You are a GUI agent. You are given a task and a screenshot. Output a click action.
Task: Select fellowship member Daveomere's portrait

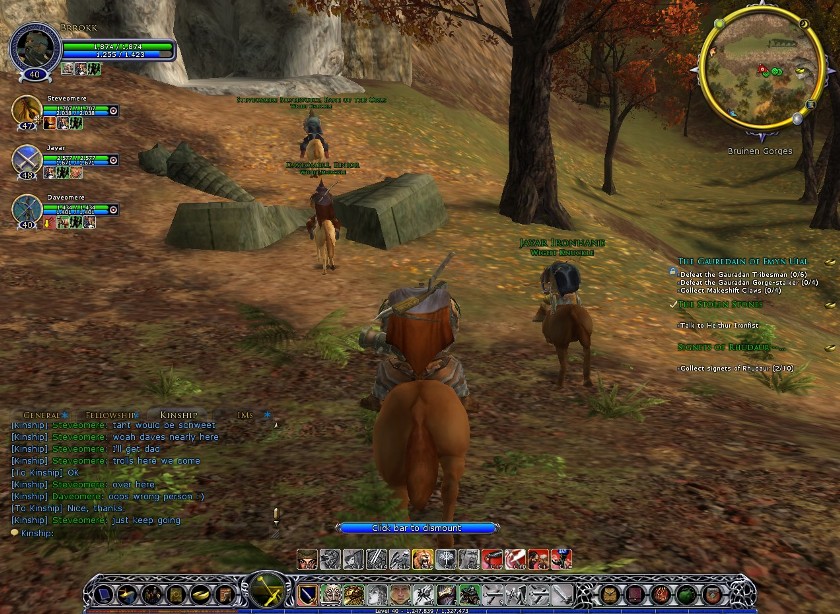pos(27,208)
